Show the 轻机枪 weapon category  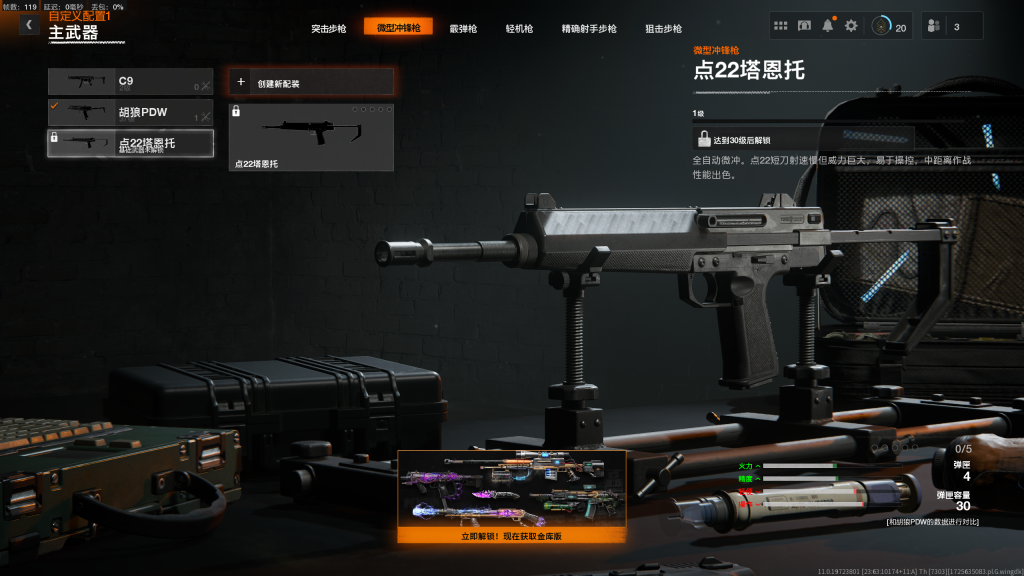click(x=521, y=28)
